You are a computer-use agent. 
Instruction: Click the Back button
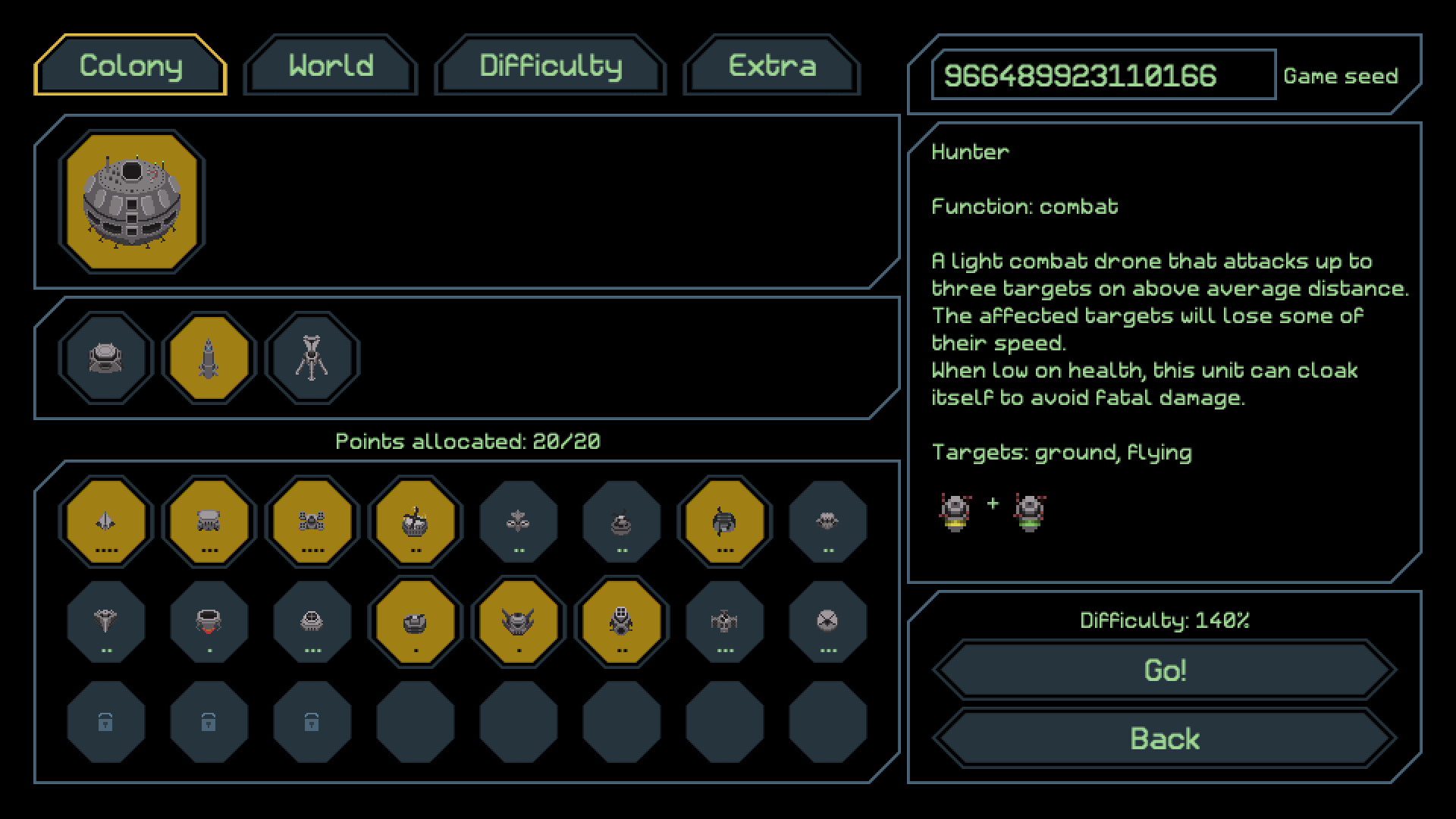coord(1166,738)
